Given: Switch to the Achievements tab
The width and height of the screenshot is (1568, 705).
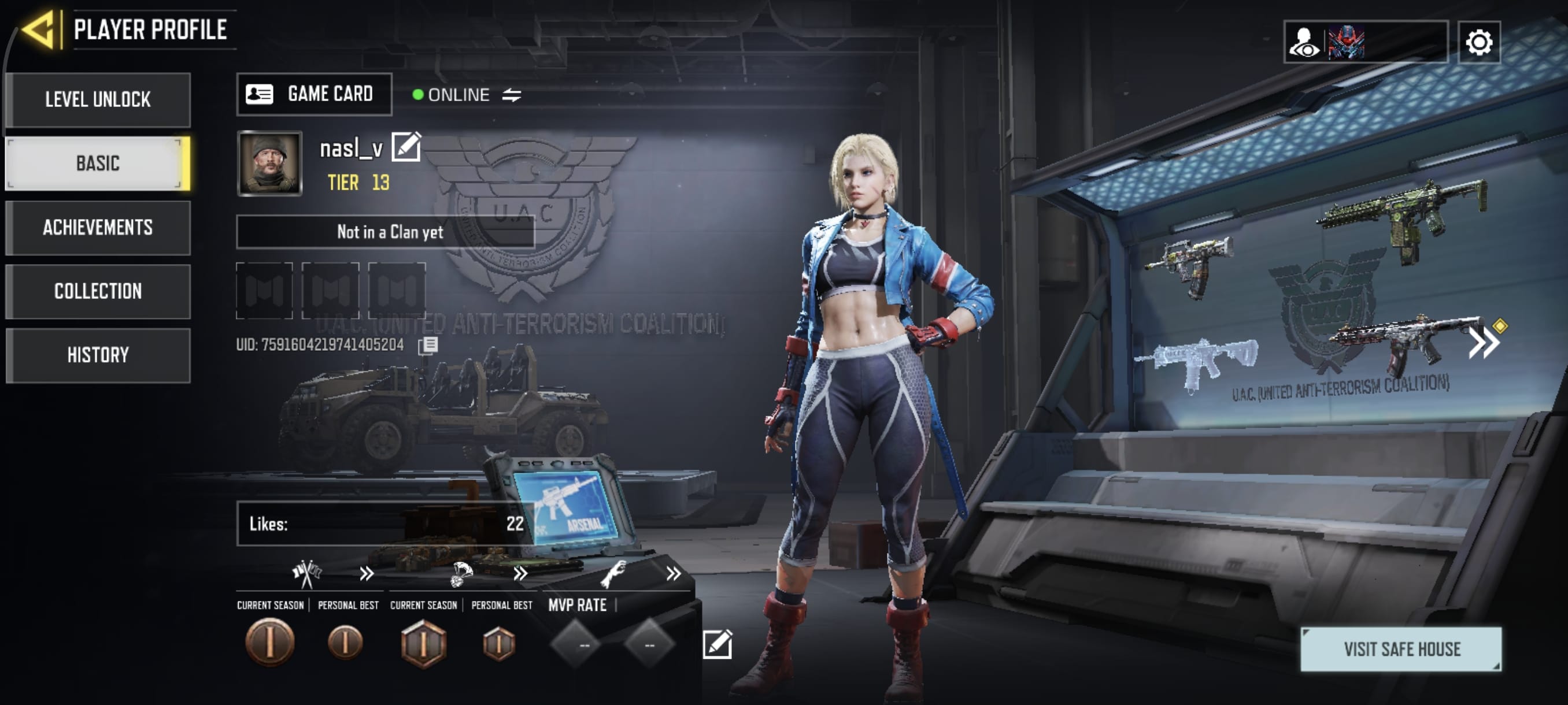Looking at the screenshot, I should tap(97, 228).
